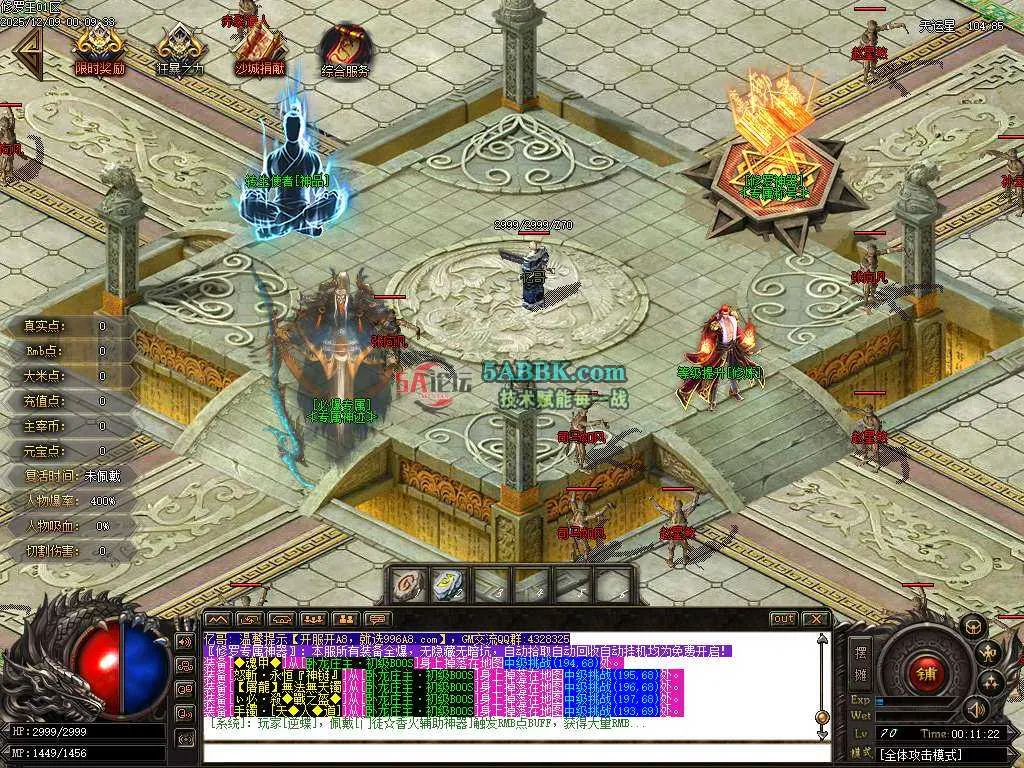
Task: Click the first chat tab with mountain icon
Action: [218, 619]
